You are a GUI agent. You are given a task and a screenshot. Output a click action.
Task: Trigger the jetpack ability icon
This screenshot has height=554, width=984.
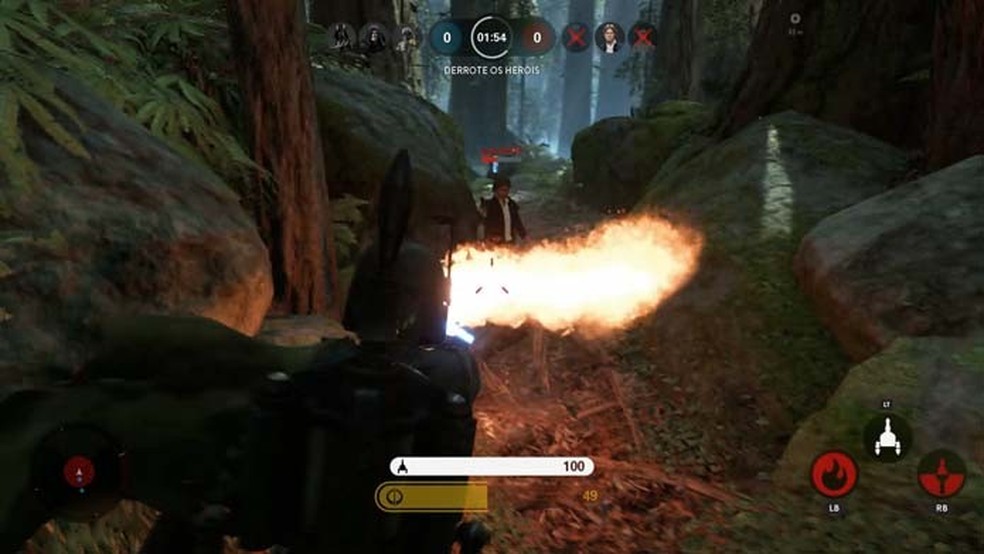[887, 437]
